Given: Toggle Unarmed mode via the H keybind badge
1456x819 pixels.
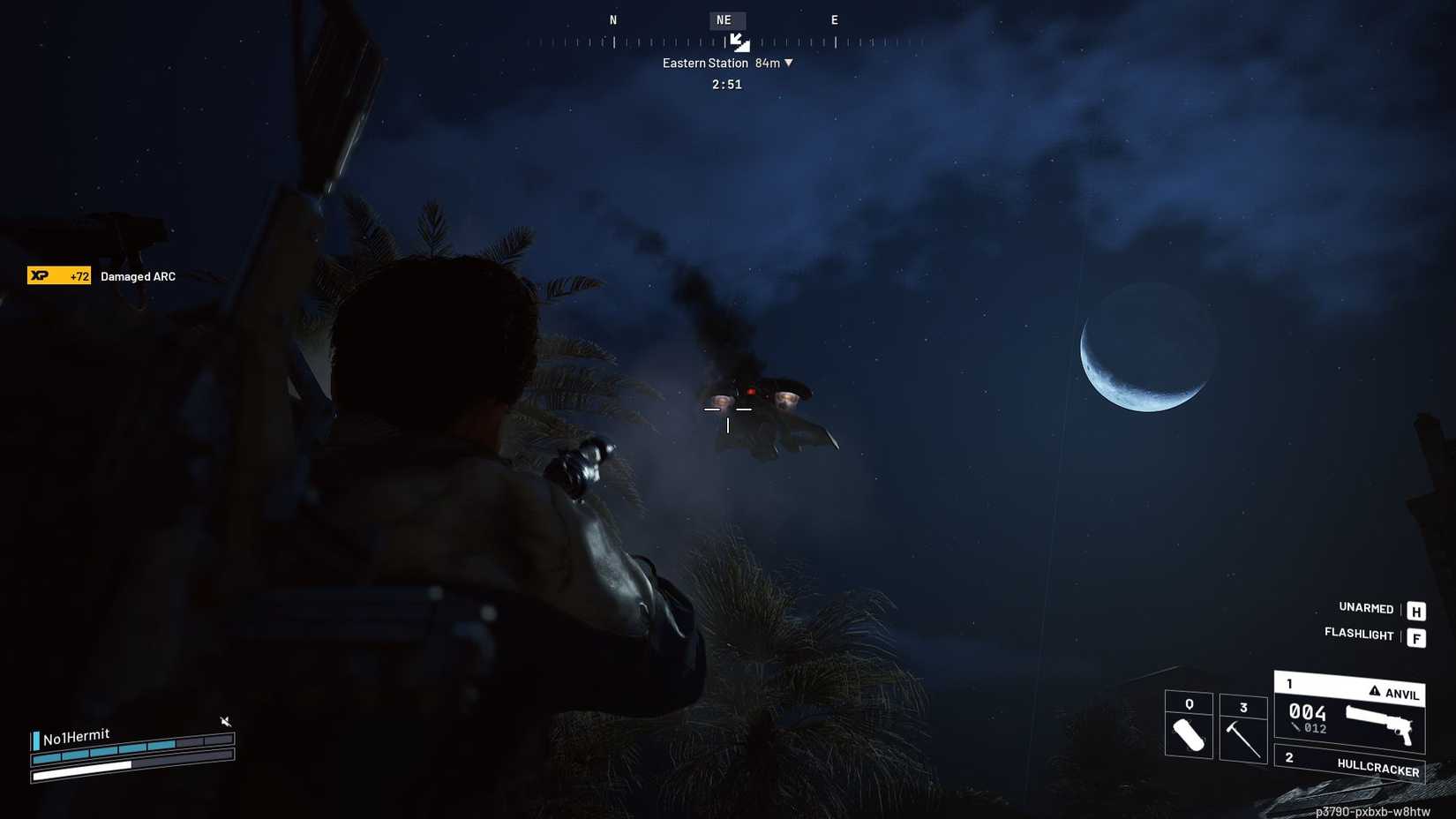Looking at the screenshot, I should pyautogui.click(x=1416, y=609).
